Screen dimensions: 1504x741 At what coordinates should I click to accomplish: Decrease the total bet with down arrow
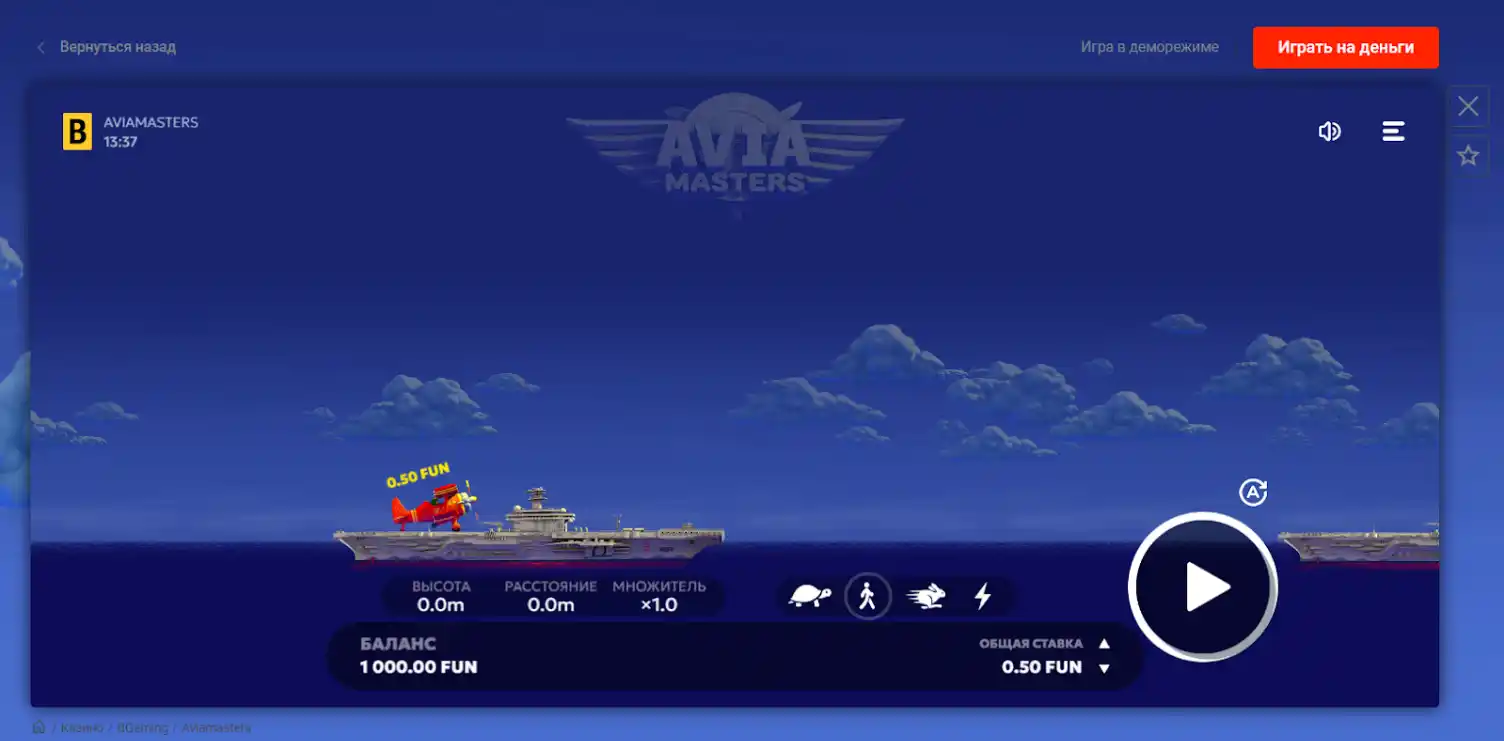point(1104,667)
